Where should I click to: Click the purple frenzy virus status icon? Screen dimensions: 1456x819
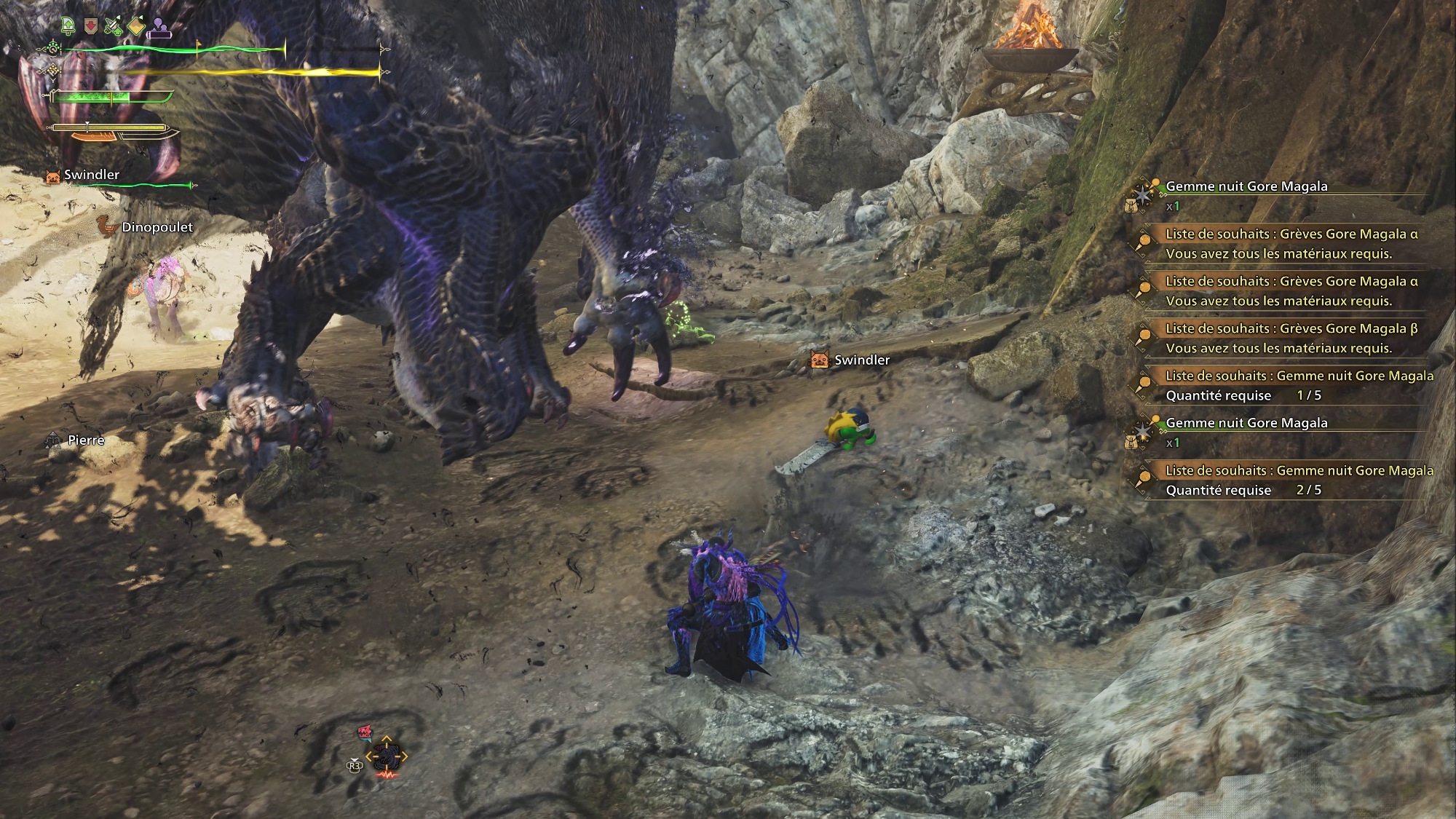[160, 28]
